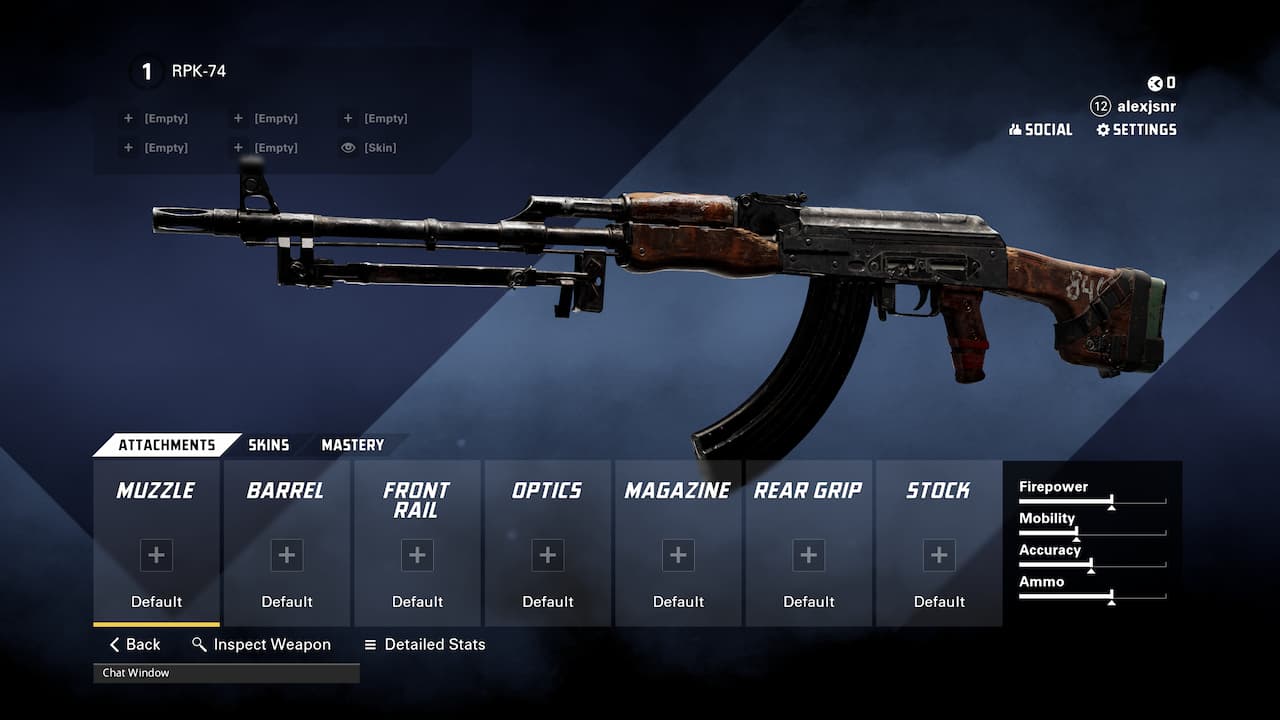
Task: Select the Stock attachment slot
Action: coord(939,543)
